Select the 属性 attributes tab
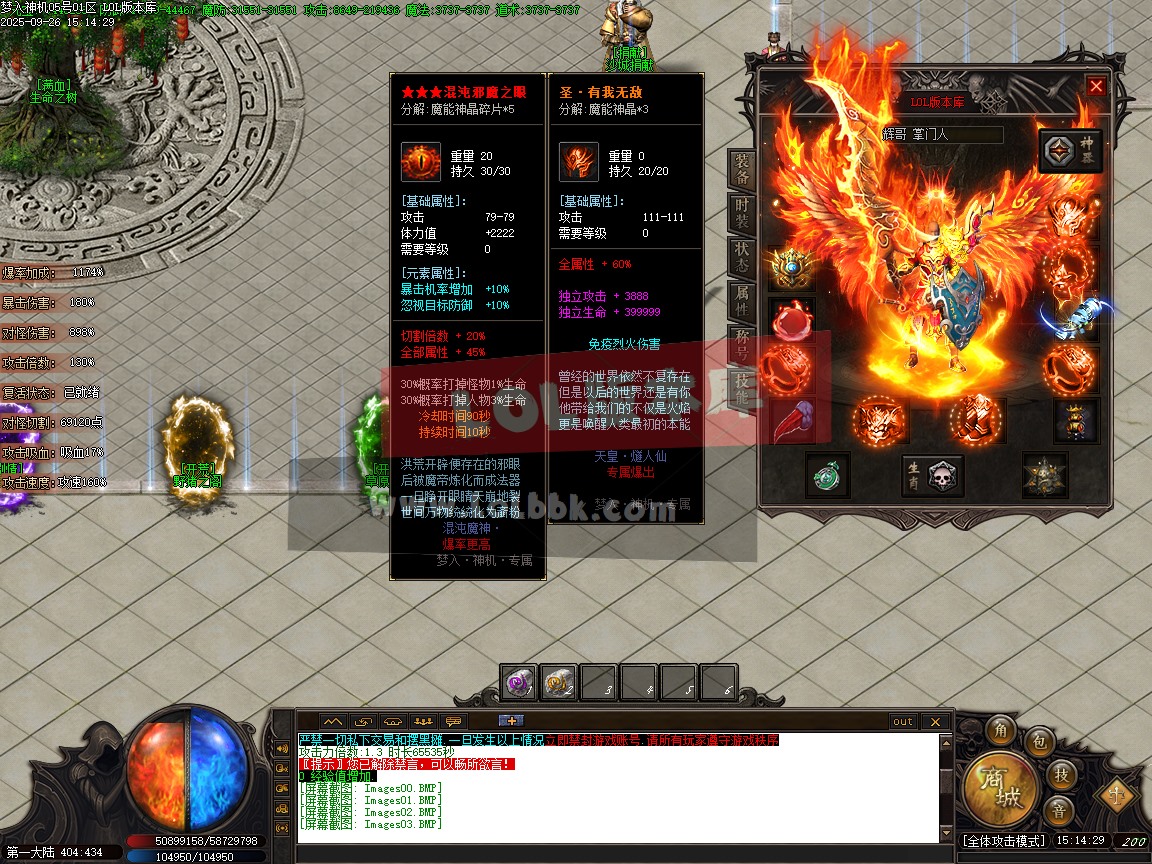Image resolution: width=1152 pixels, height=864 pixels. pyautogui.click(x=742, y=299)
